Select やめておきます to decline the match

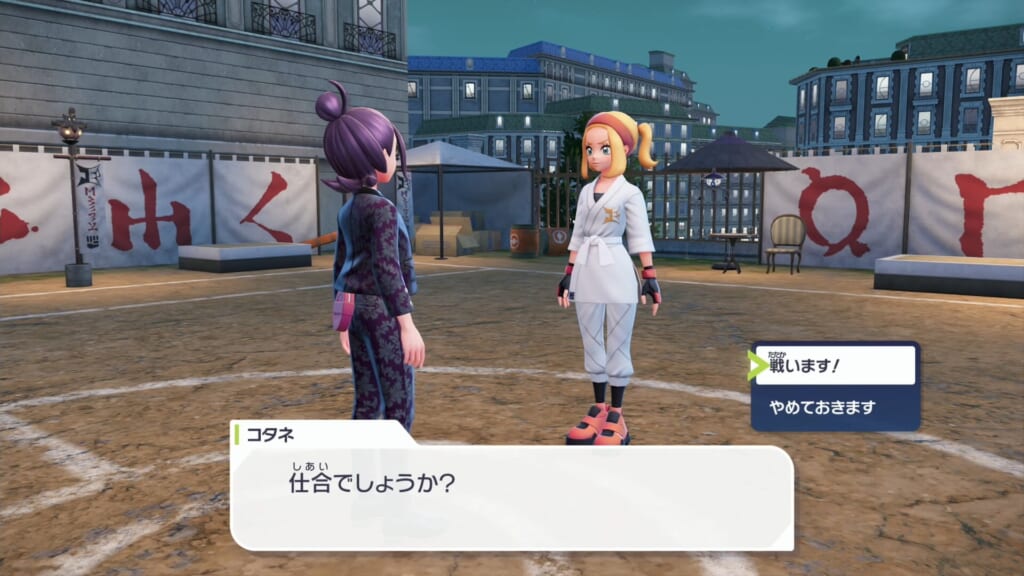click(x=835, y=408)
